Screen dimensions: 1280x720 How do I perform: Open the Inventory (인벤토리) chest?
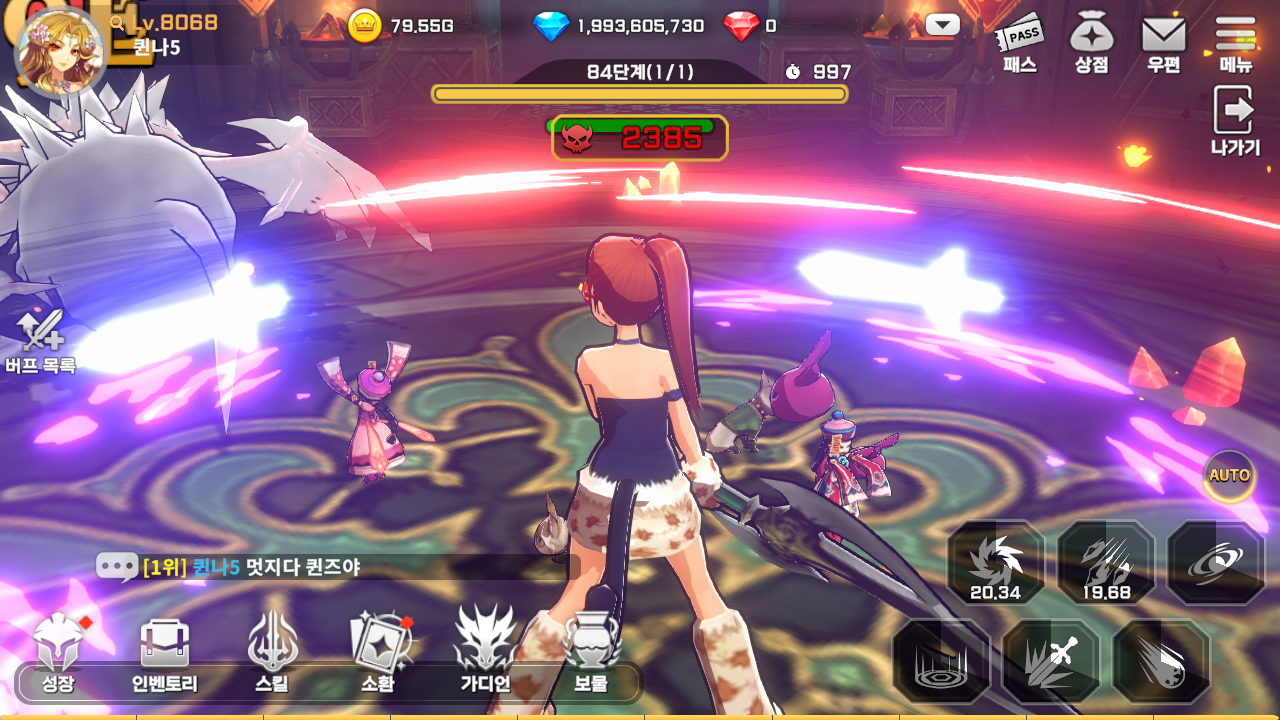coord(165,655)
